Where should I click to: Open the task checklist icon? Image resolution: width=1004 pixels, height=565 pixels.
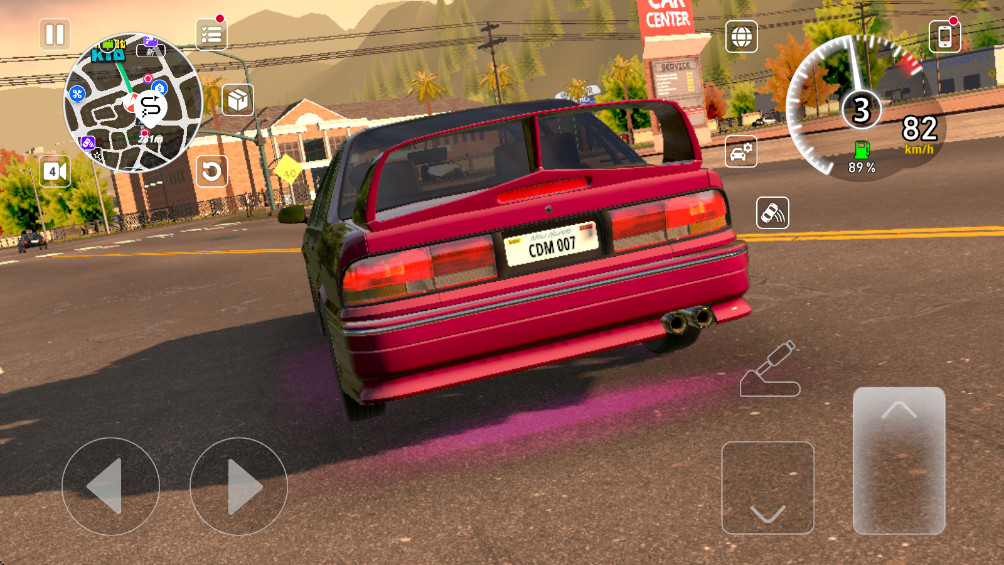pyautogui.click(x=211, y=33)
